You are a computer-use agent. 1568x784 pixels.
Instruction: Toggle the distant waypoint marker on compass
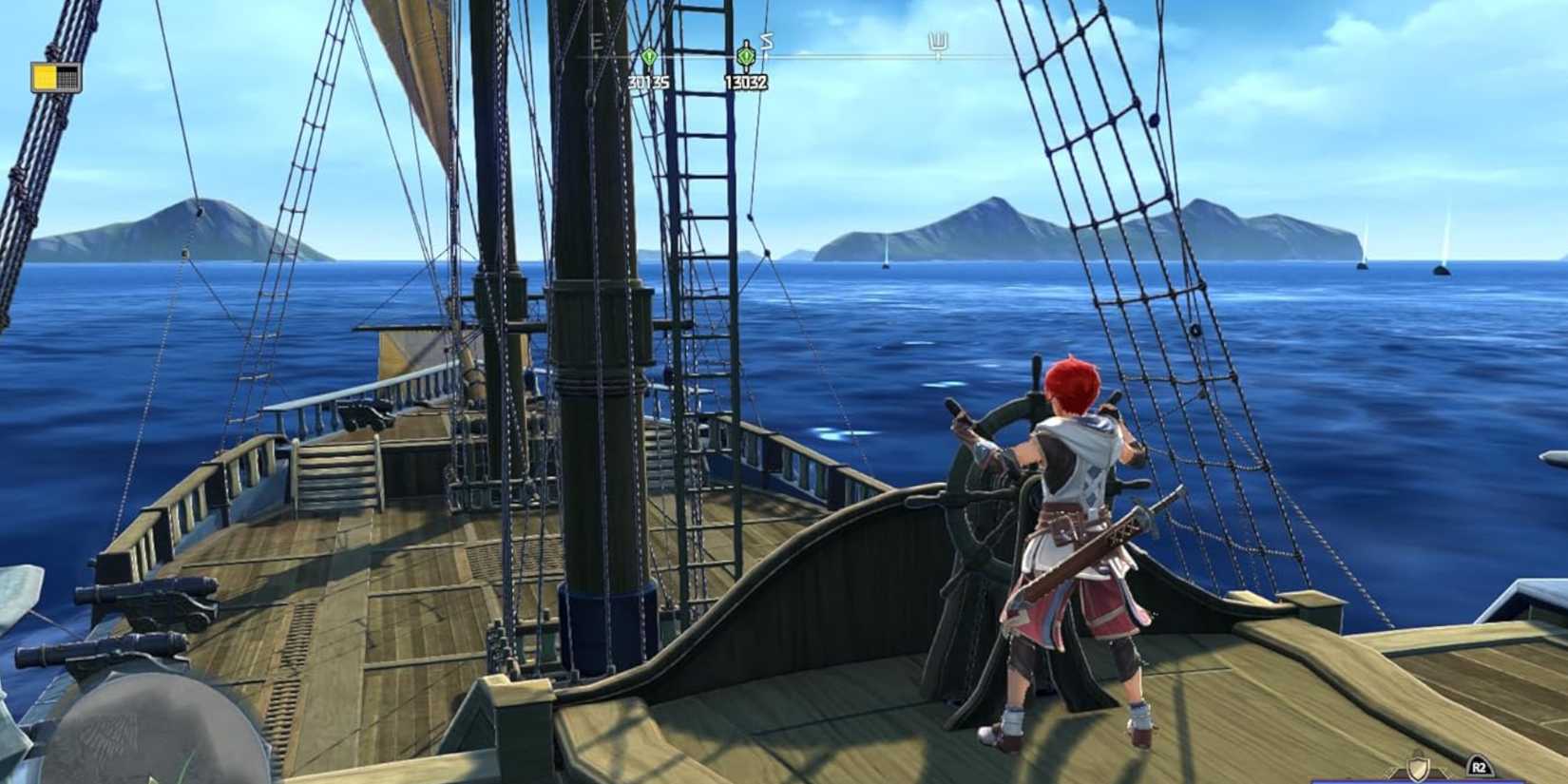649,57
